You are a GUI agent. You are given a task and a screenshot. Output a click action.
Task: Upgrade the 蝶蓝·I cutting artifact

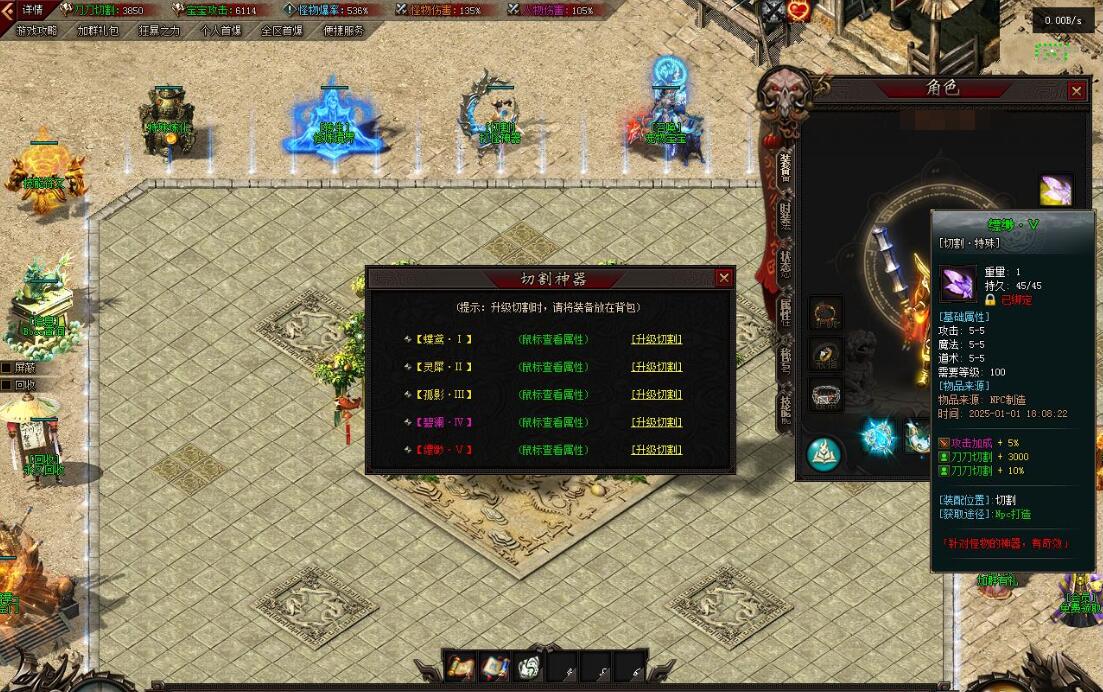[x=656, y=339]
